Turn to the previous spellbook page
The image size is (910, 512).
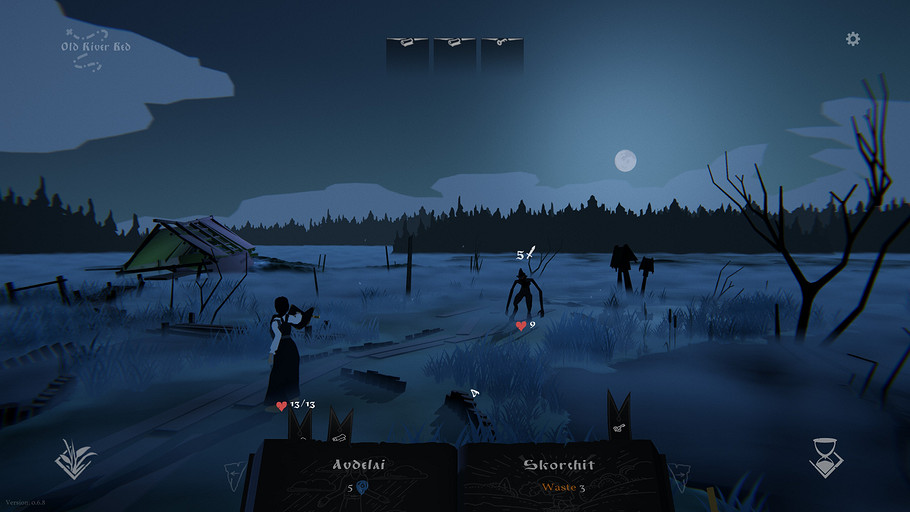pos(233,475)
